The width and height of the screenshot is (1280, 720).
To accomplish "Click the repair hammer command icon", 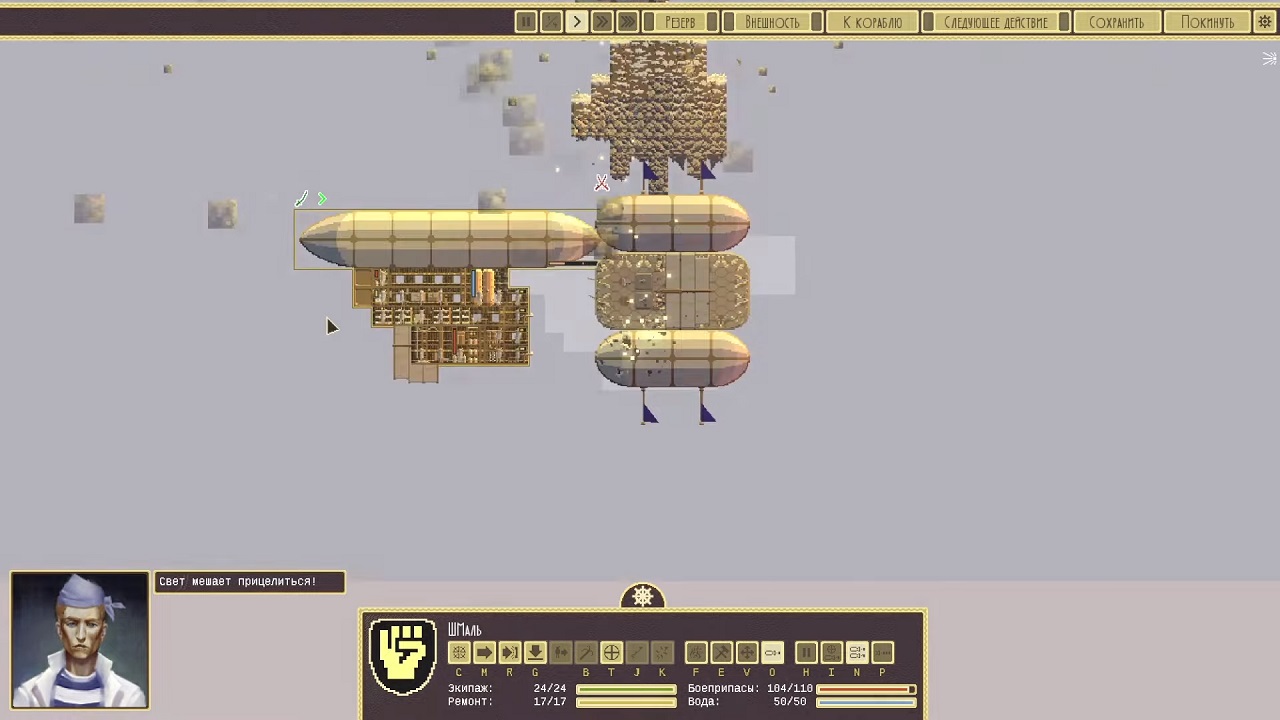I will [722, 652].
